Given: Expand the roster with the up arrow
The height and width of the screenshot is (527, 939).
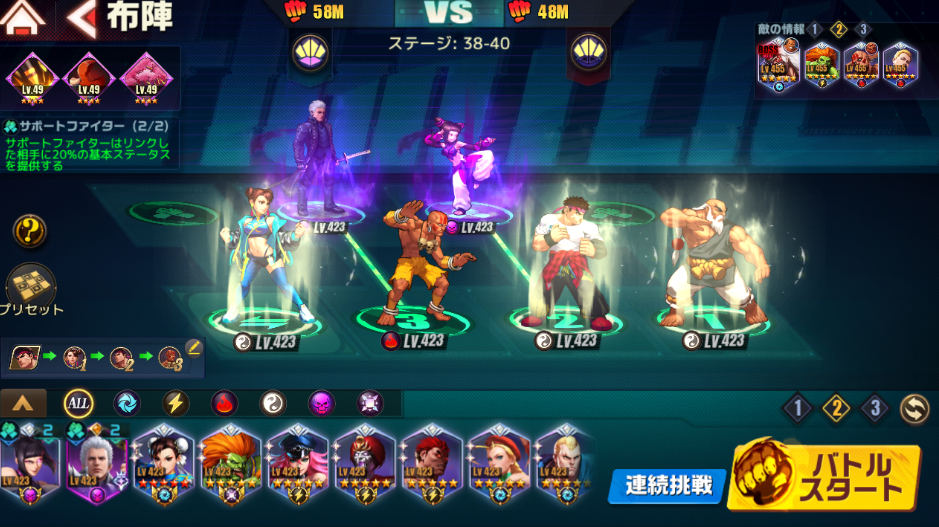Looking at the screenshot, I should (23, 403).
